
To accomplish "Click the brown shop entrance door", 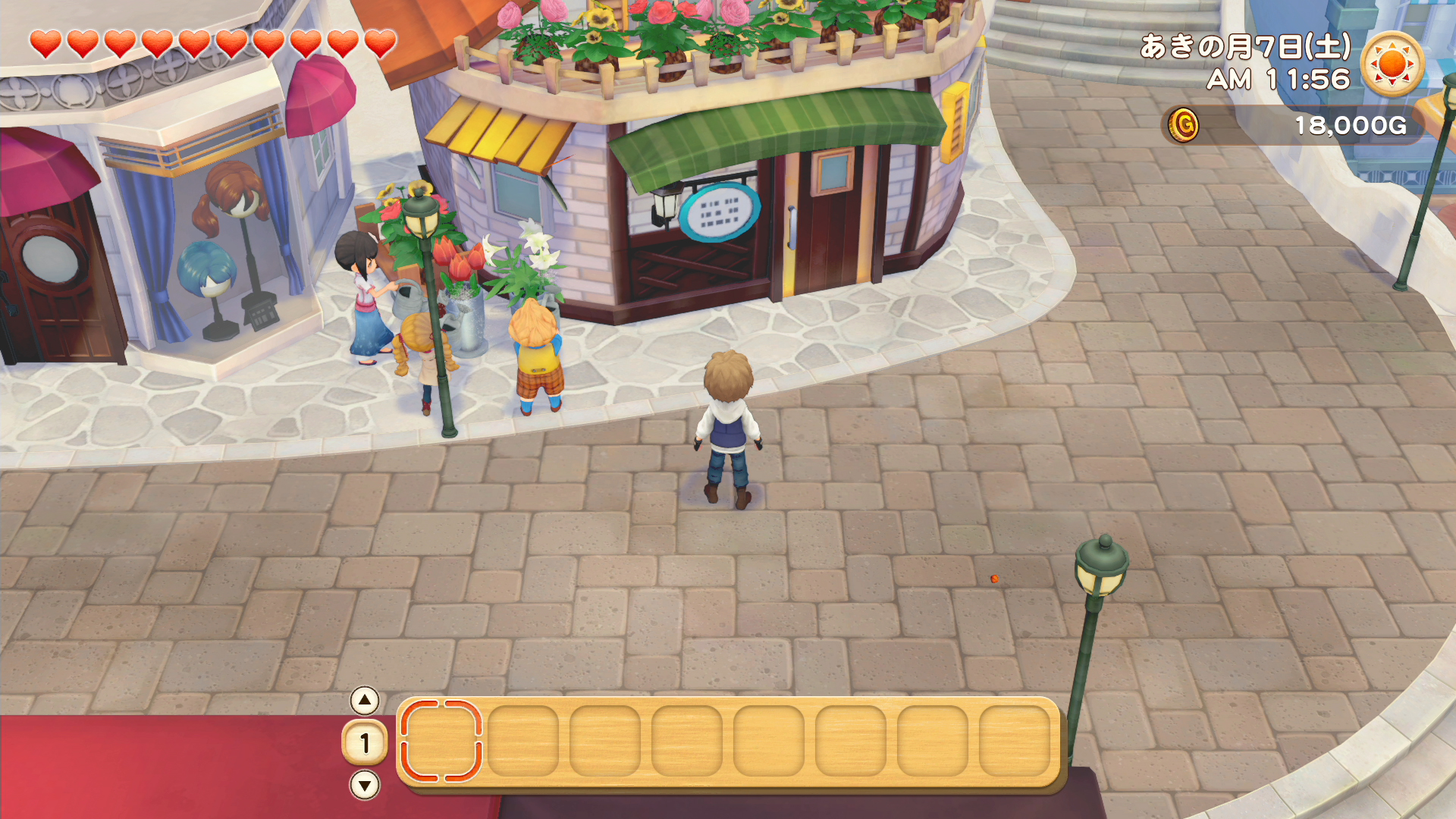I will coord(827,220).
